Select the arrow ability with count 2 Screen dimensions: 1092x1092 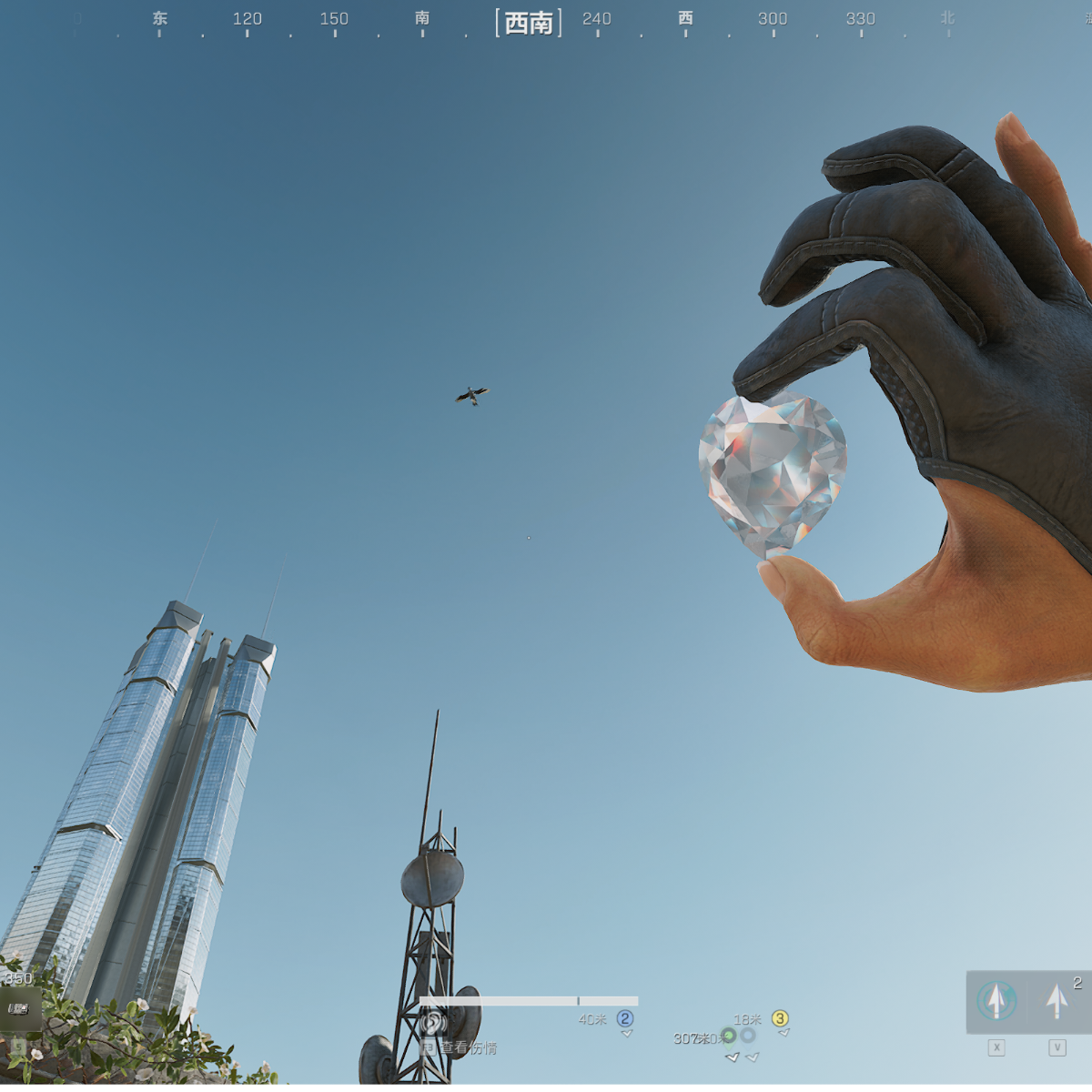[1057, 1001]
